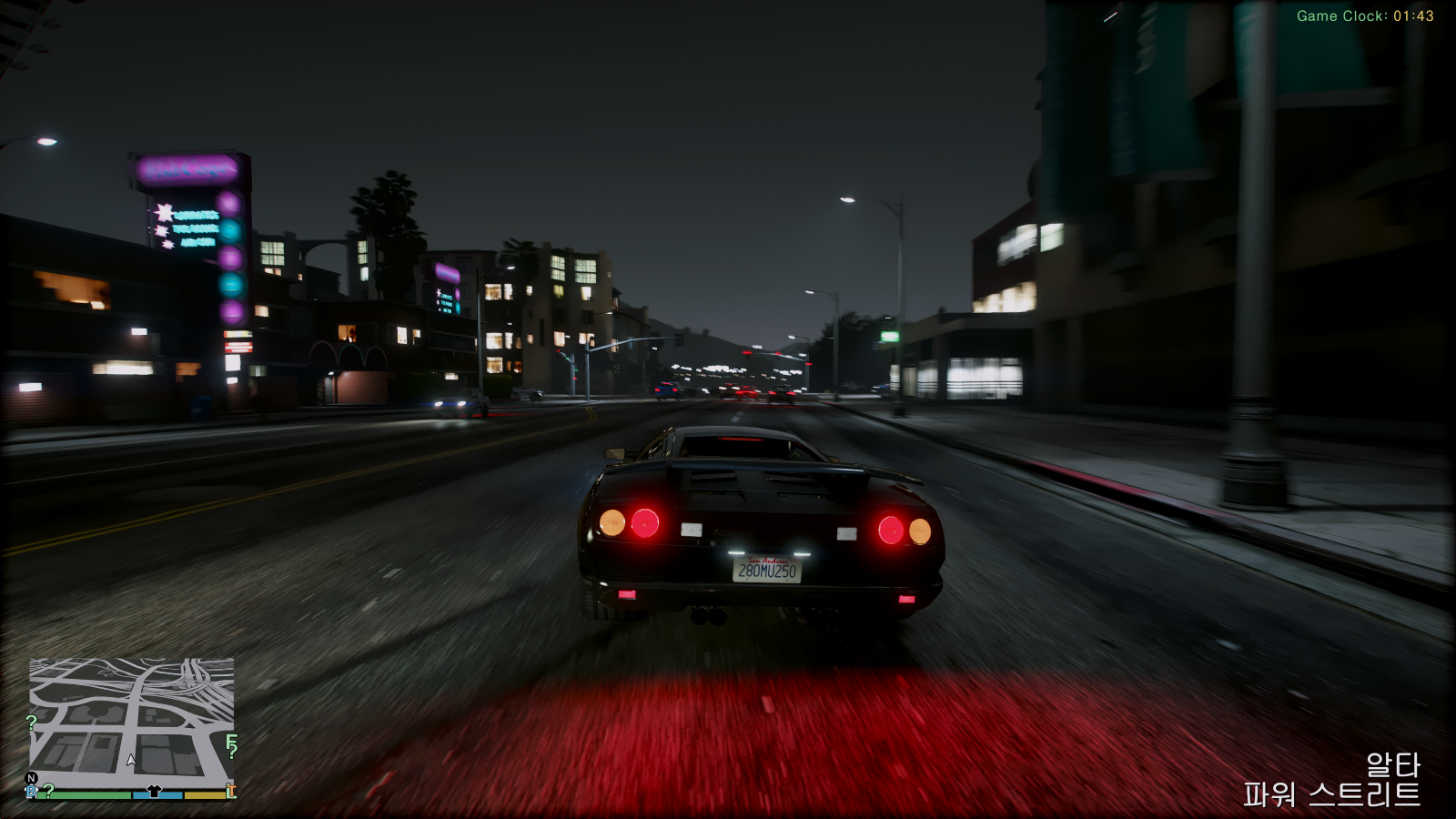
Task: Select the green F marker on the minimap
Action: tap(231, 742)
